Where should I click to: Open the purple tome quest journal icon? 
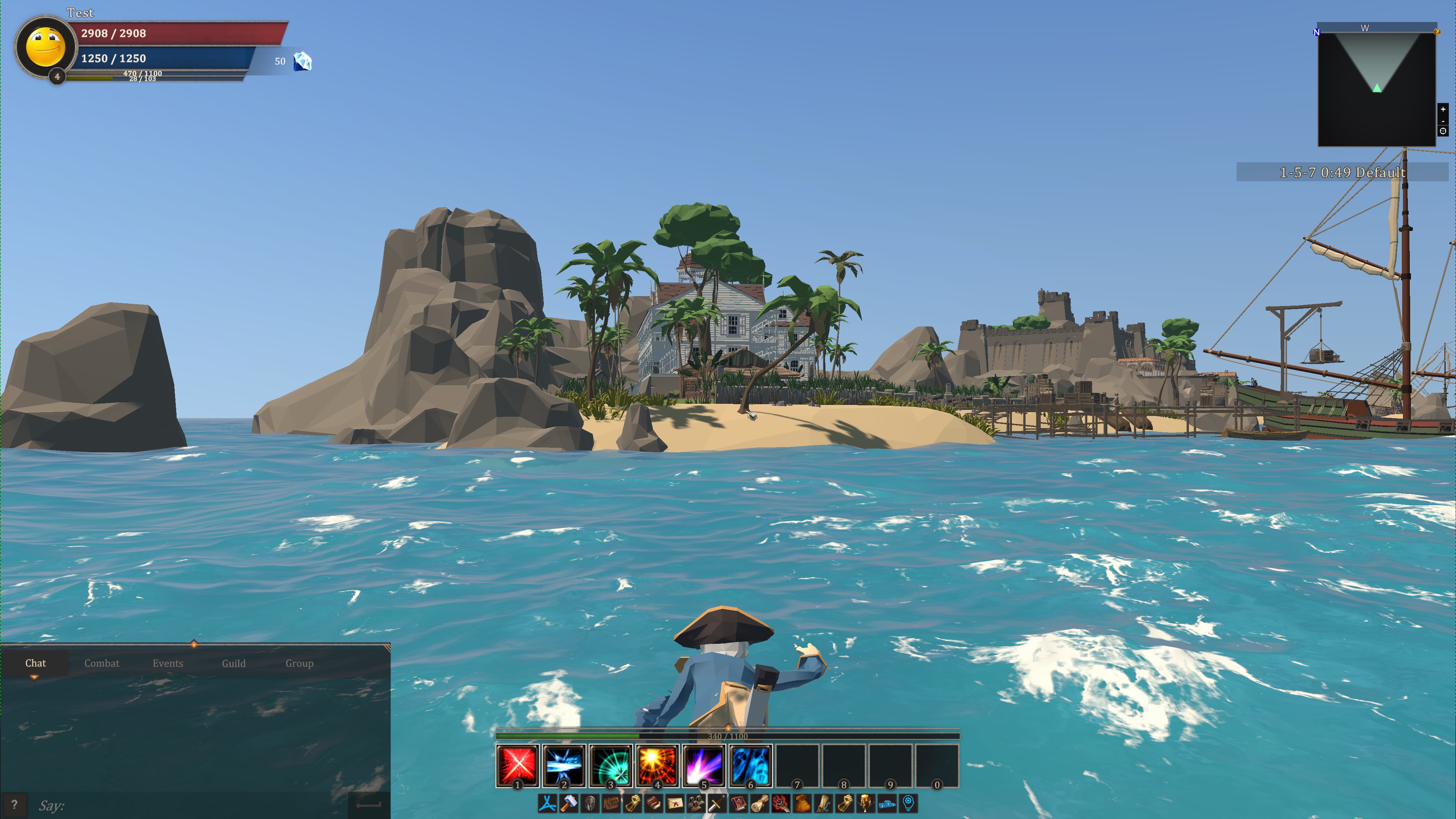tap(738, 803)
